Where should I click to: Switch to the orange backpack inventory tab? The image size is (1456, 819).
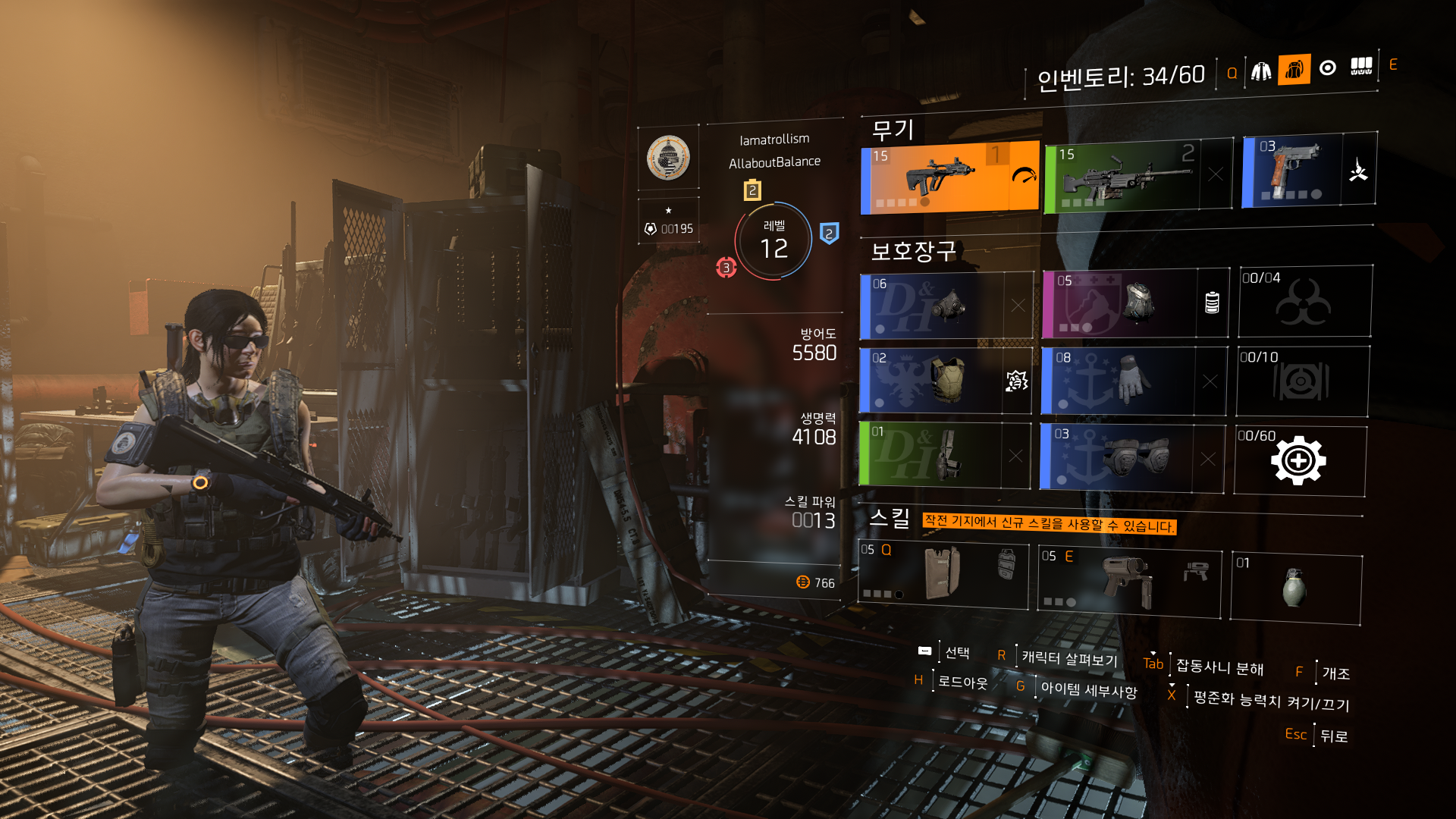point(1294,70)
